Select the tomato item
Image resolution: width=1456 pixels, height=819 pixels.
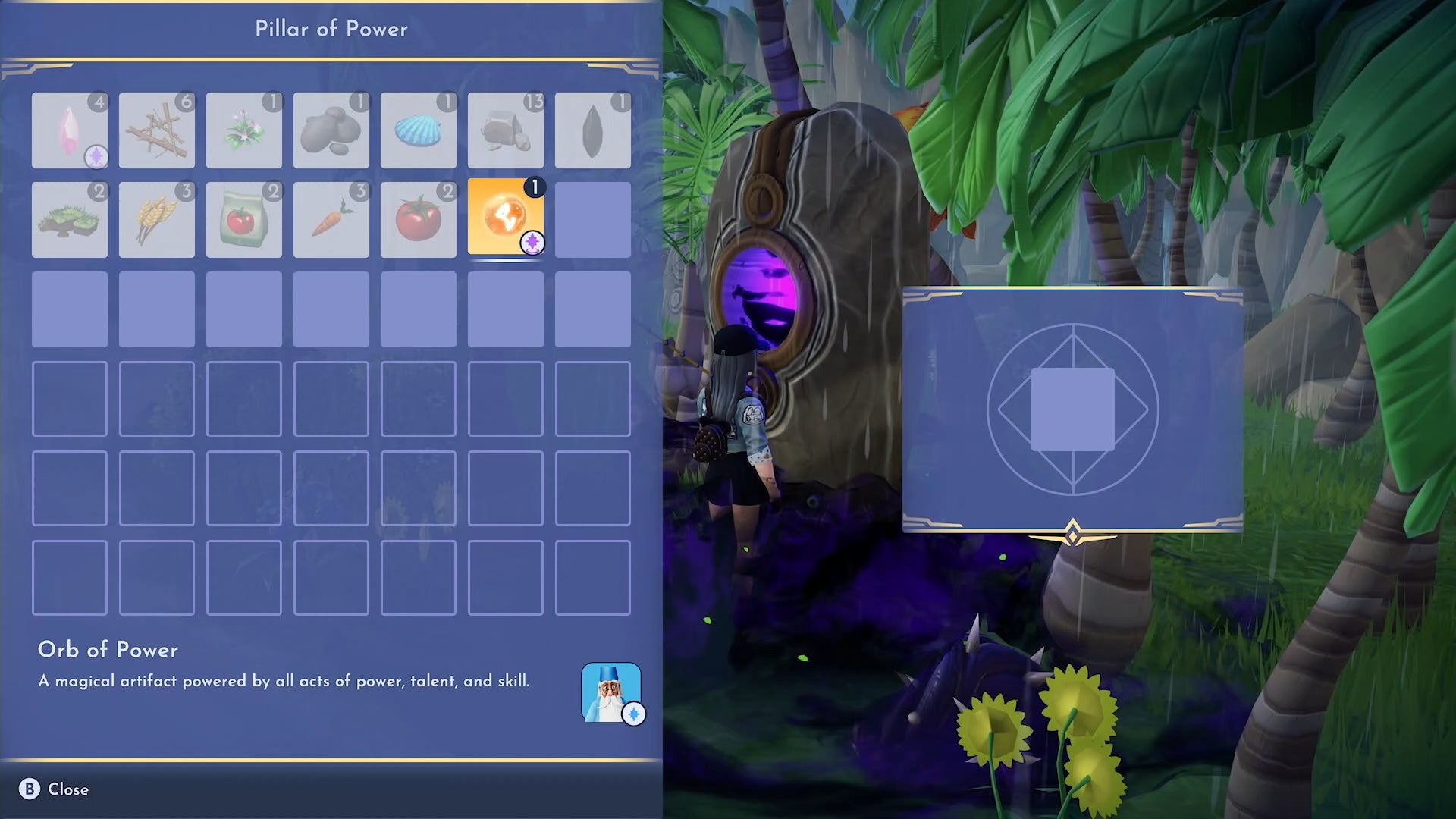pyautogui.click(x=418, y=219)
